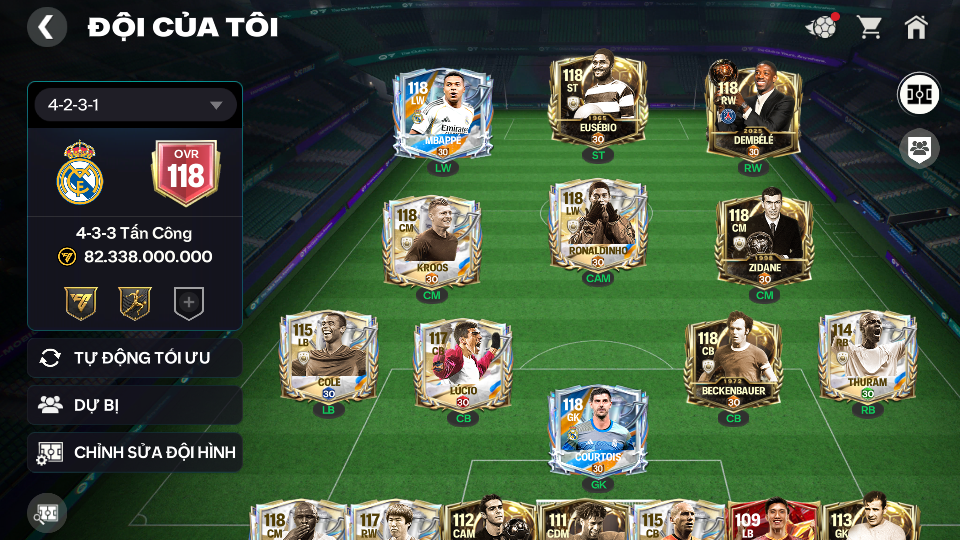Choose the Eusébio striker card
The height and width of the screenshot is (540, 960).
[x=598, y=103]
